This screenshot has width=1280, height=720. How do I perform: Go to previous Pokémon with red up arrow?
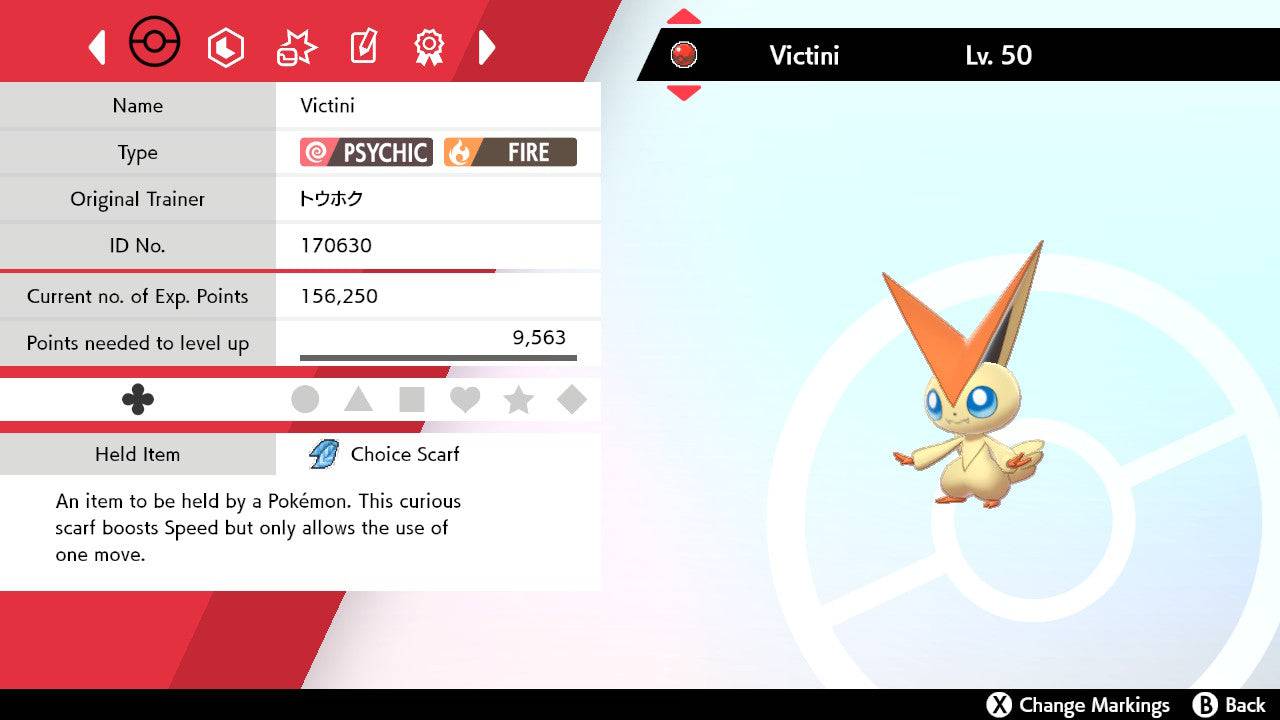[683, 17]
